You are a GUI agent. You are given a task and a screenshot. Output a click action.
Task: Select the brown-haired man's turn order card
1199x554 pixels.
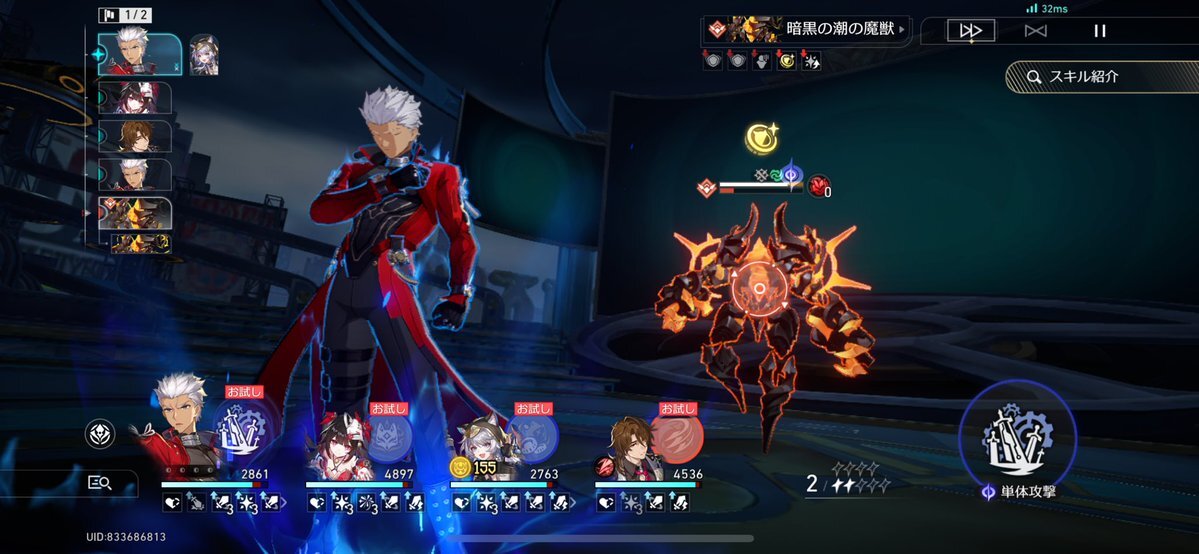click(x=137, y=136)
